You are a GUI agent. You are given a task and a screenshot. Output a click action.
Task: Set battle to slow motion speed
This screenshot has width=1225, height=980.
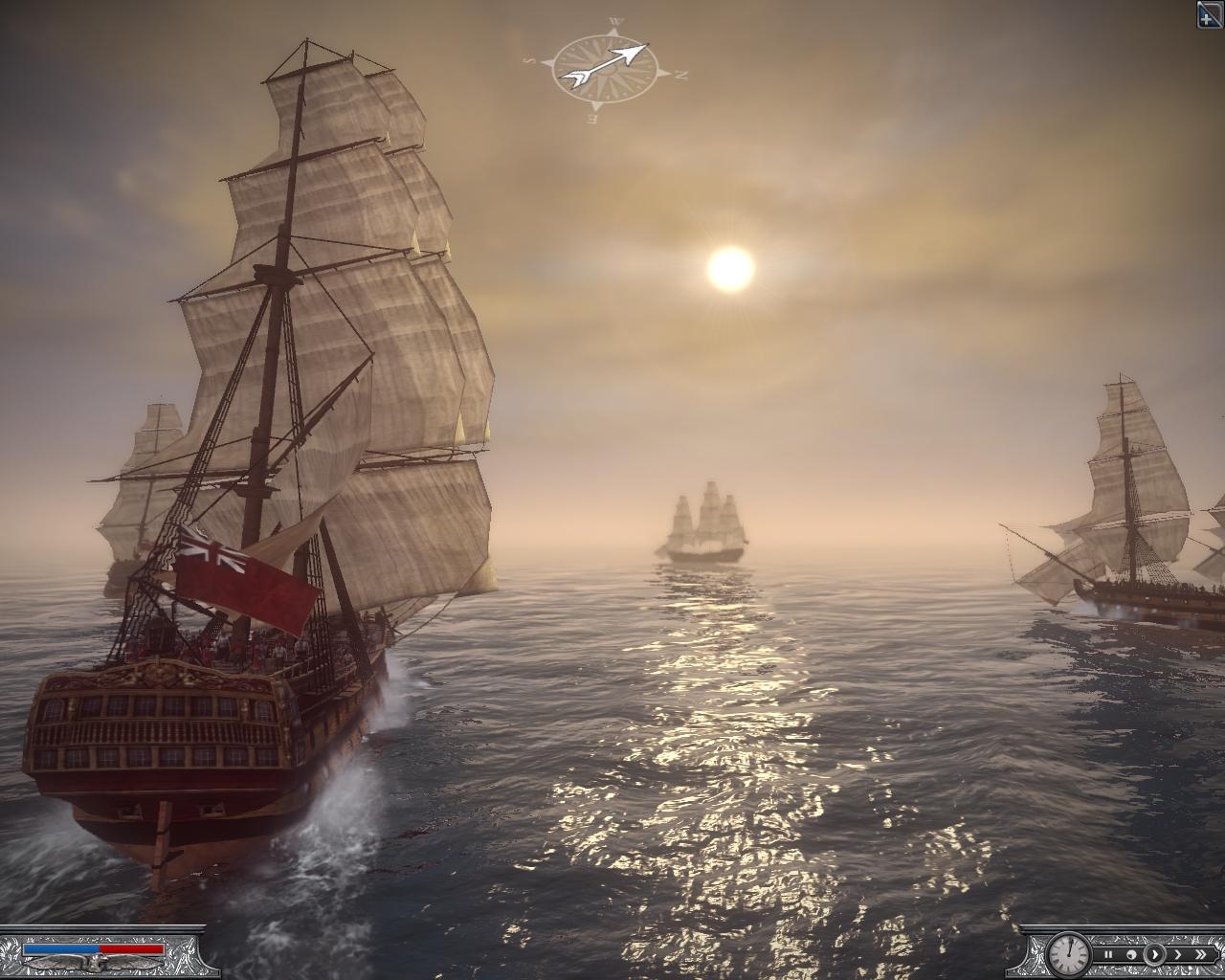tap(1131, 954)
